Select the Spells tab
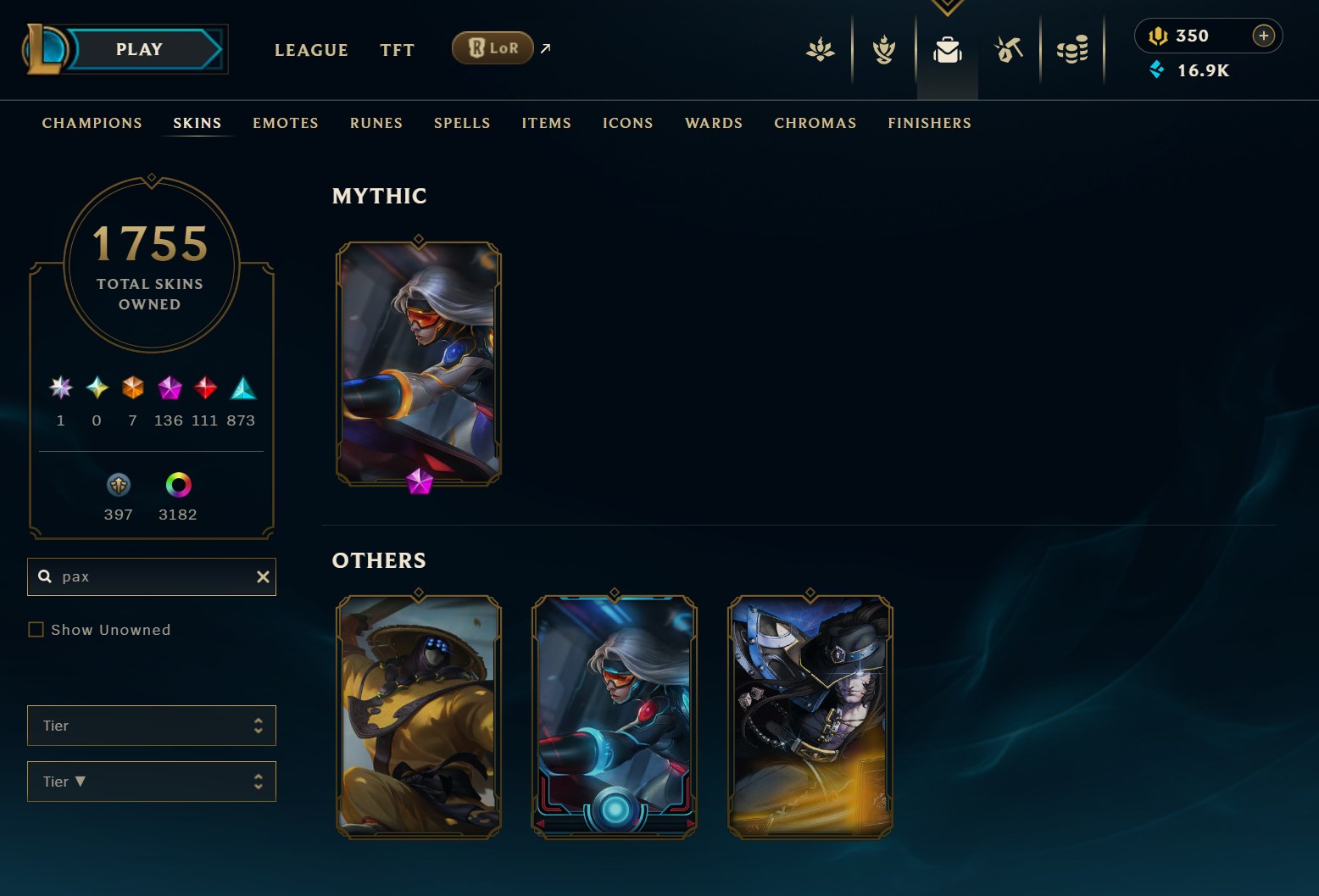Viewport: 1319px width, 896px height. [x=462, y=123]
